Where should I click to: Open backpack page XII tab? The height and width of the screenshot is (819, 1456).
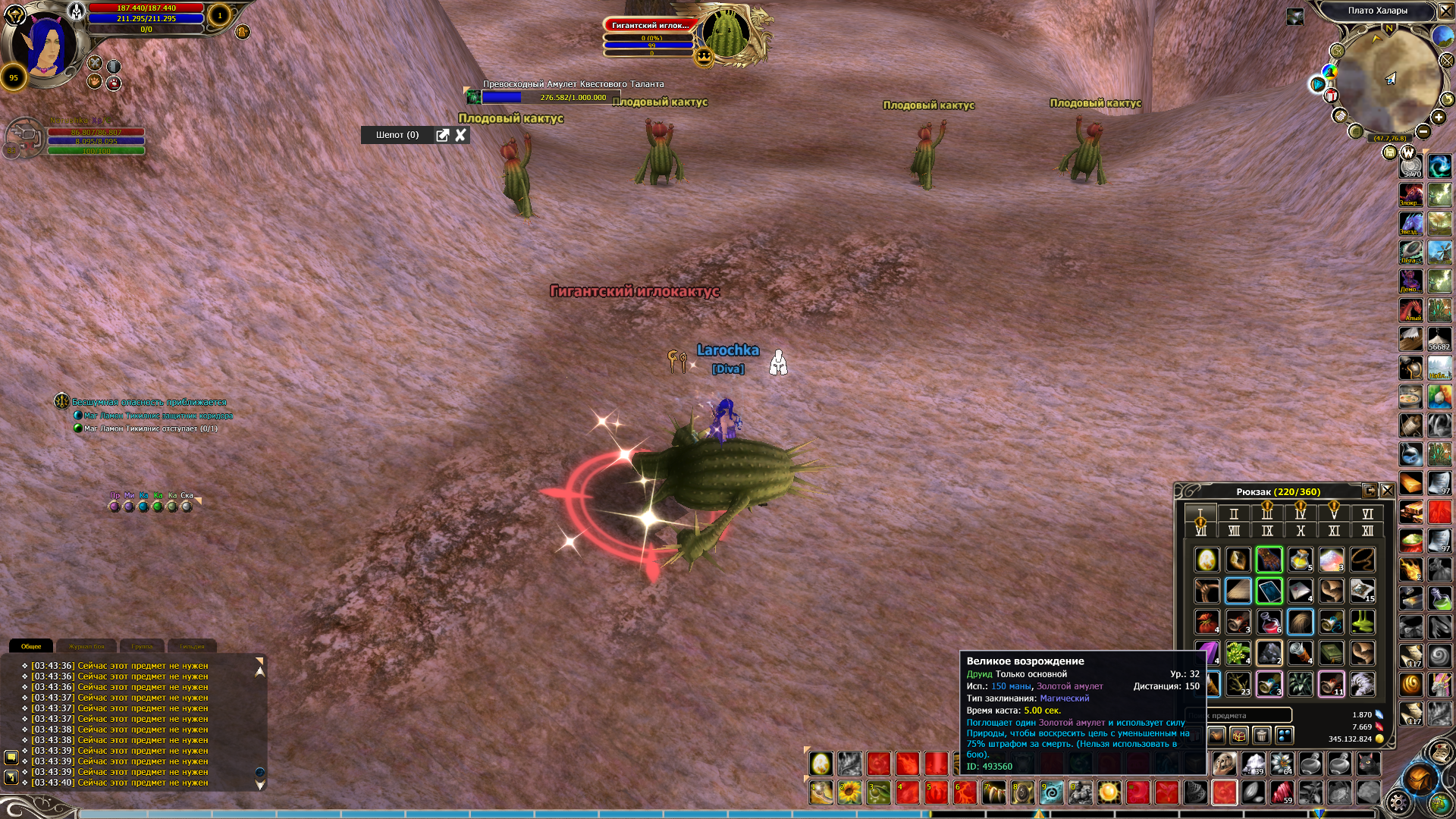click(1367, 531)
